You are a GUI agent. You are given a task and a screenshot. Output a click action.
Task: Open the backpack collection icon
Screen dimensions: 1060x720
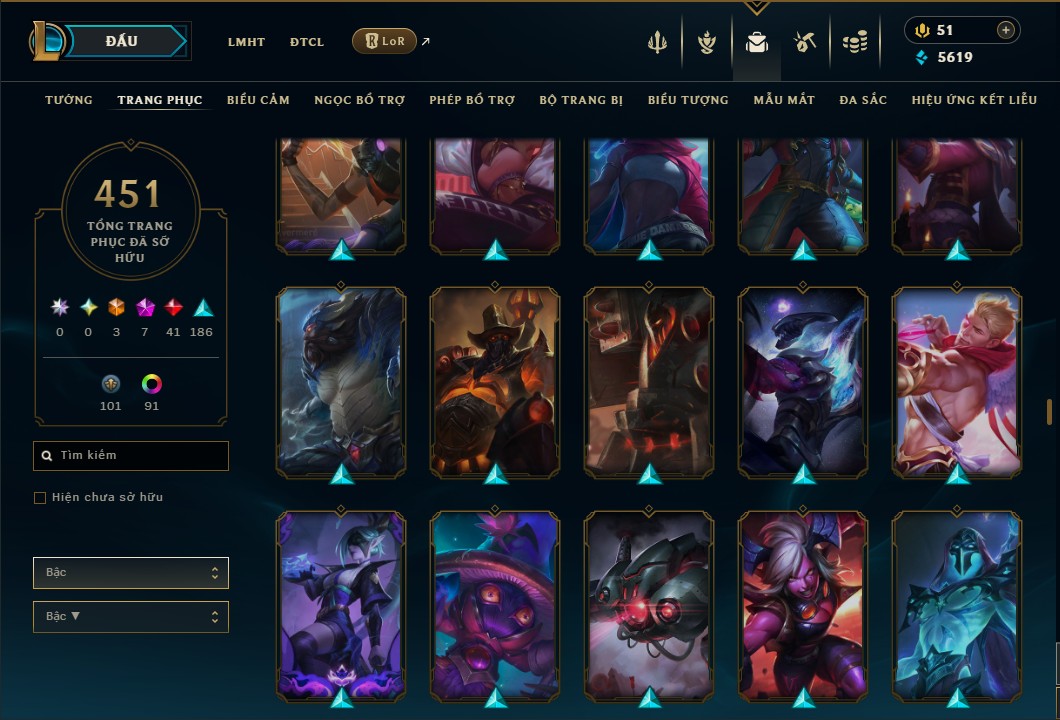757,42
